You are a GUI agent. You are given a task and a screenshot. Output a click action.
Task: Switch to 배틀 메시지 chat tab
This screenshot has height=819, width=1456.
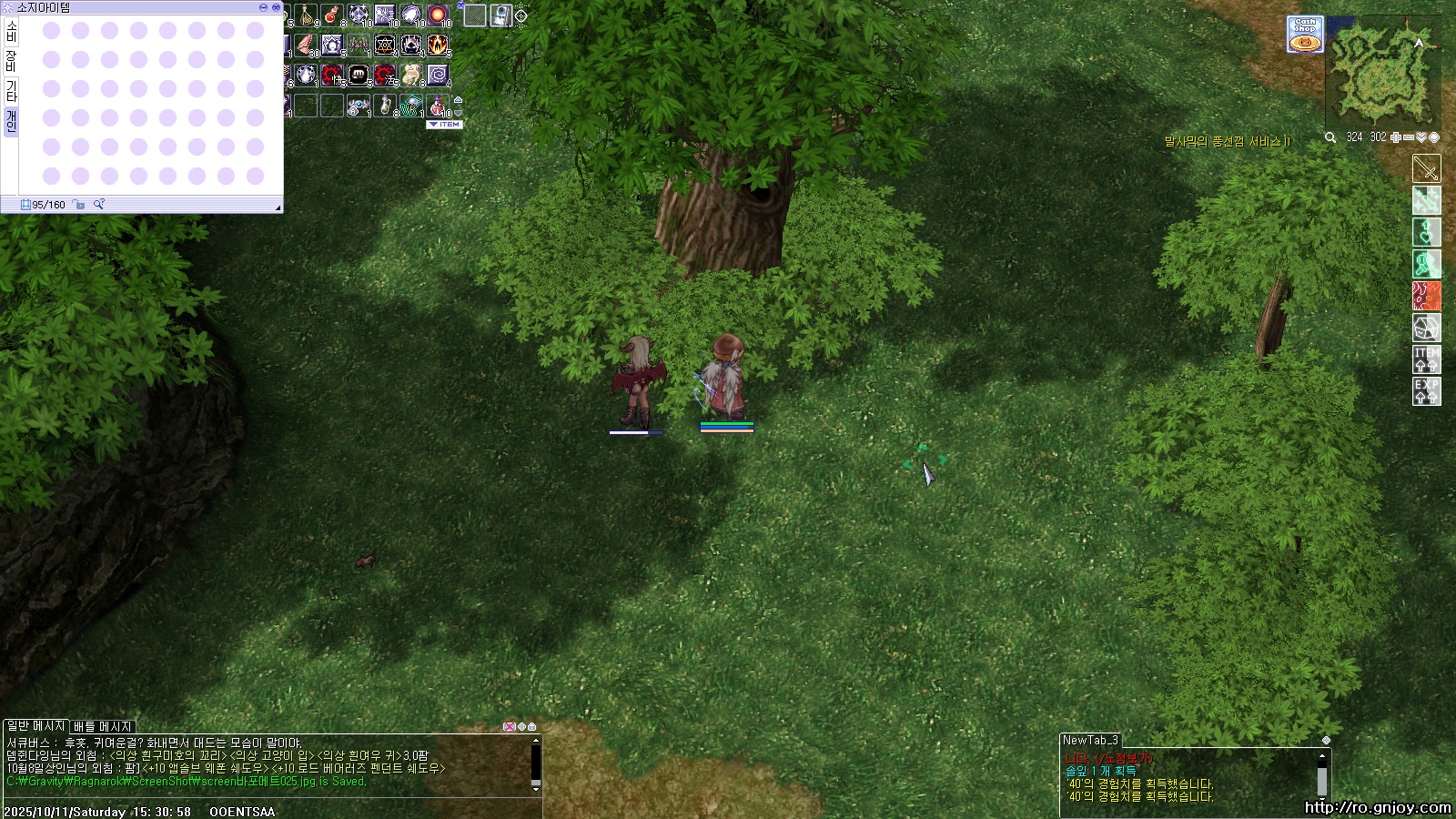click(103, 726)
